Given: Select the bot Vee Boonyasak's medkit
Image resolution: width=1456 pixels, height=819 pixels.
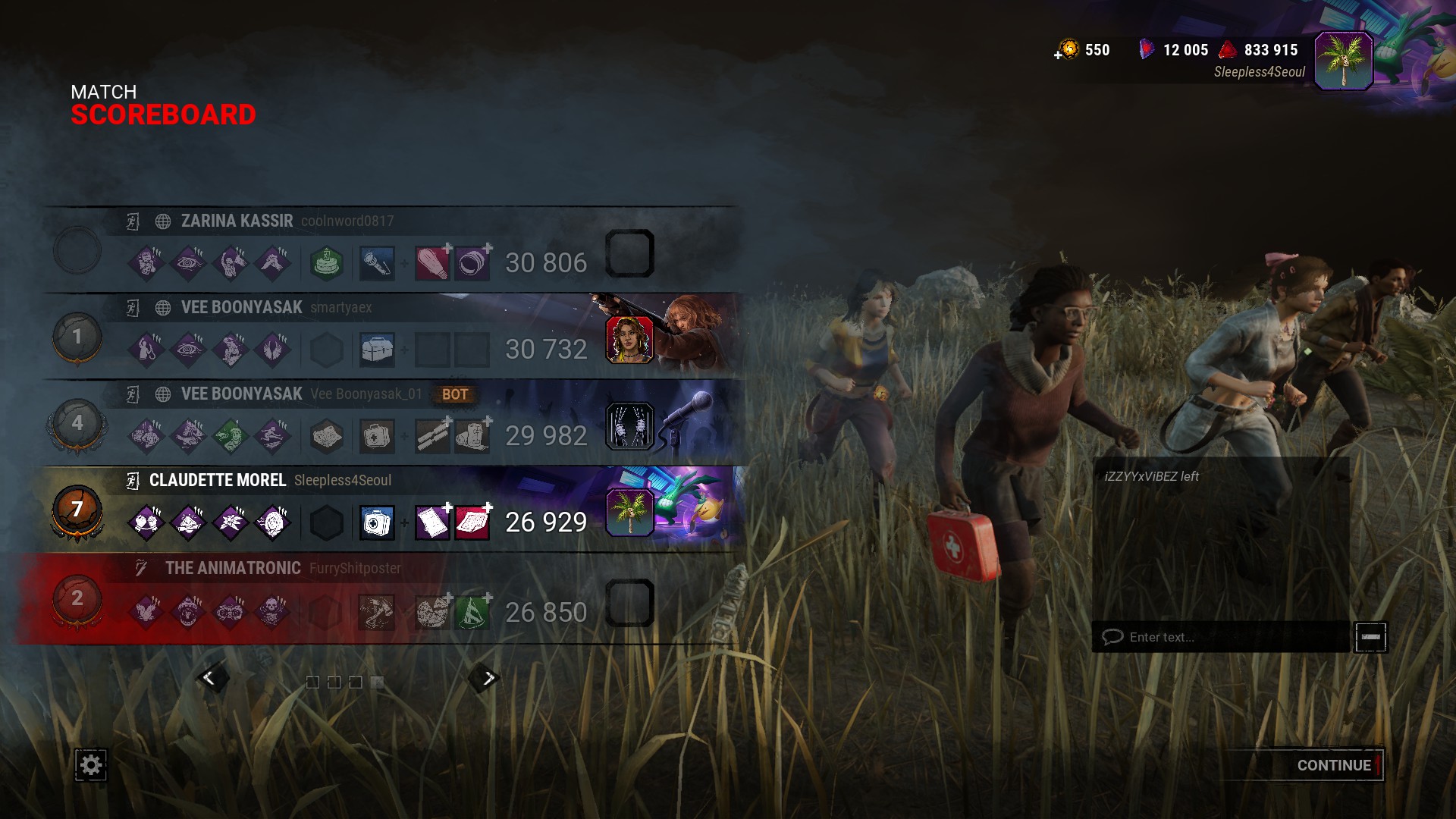Looking at the screenshot, I should (x=377, y=436).
